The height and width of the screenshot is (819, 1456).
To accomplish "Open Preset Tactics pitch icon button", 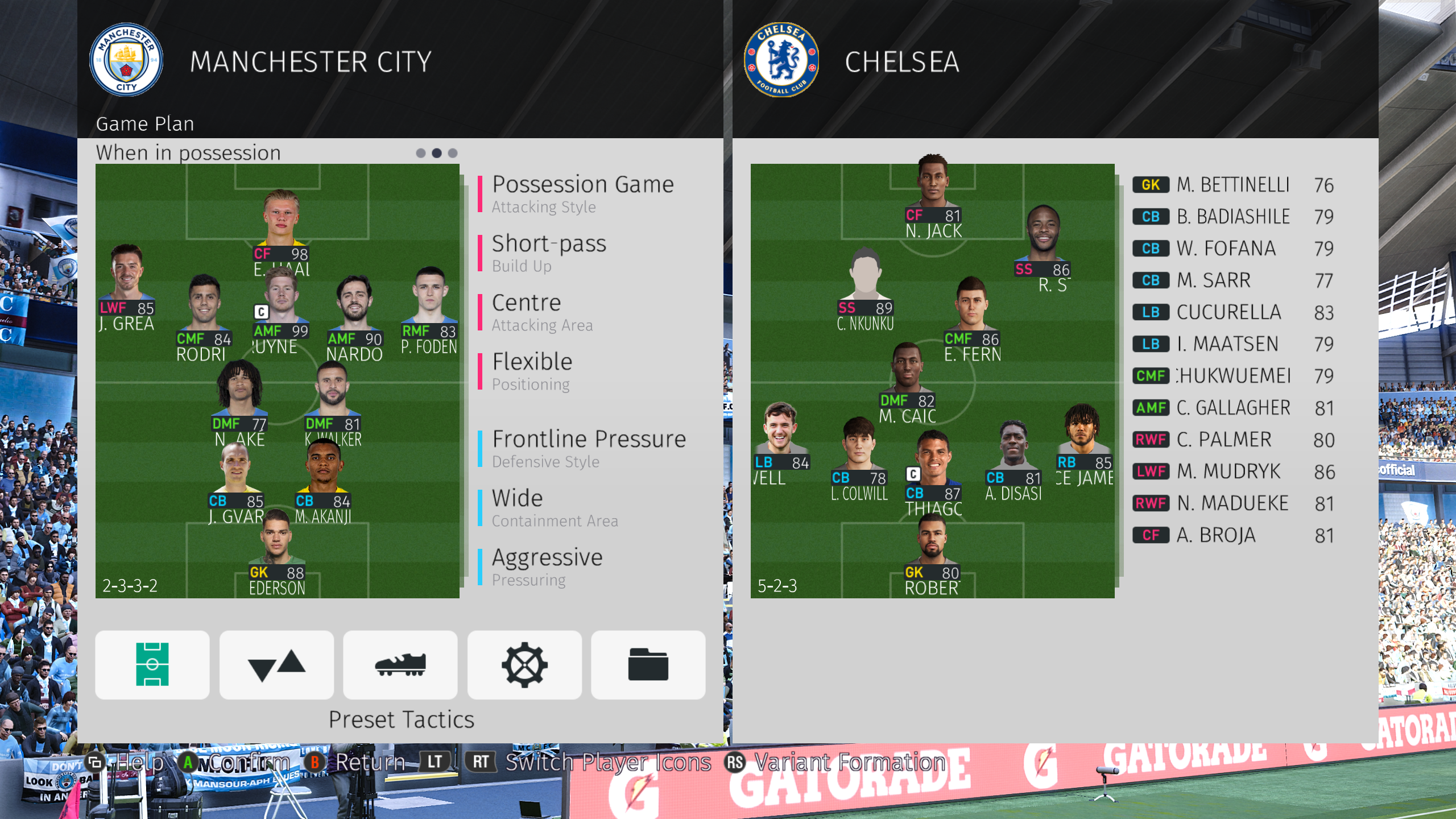I will click(x=152, y=664).
